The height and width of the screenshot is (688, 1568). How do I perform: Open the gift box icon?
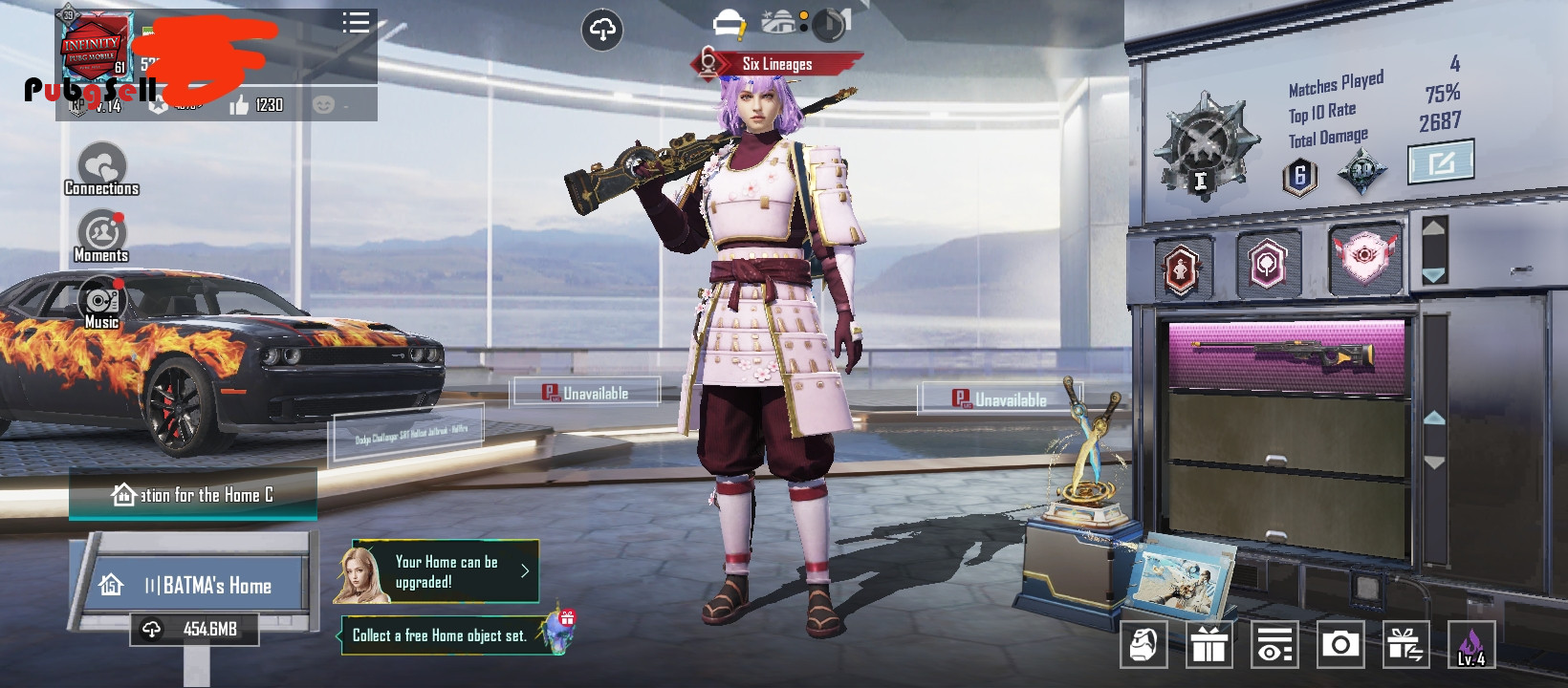pos(1209,645)
